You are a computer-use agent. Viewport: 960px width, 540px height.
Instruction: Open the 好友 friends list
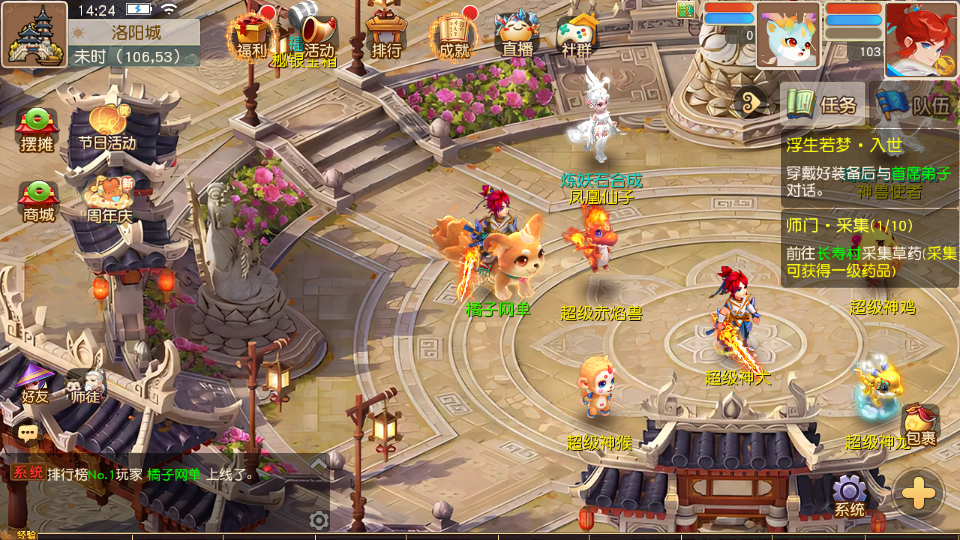35,382
